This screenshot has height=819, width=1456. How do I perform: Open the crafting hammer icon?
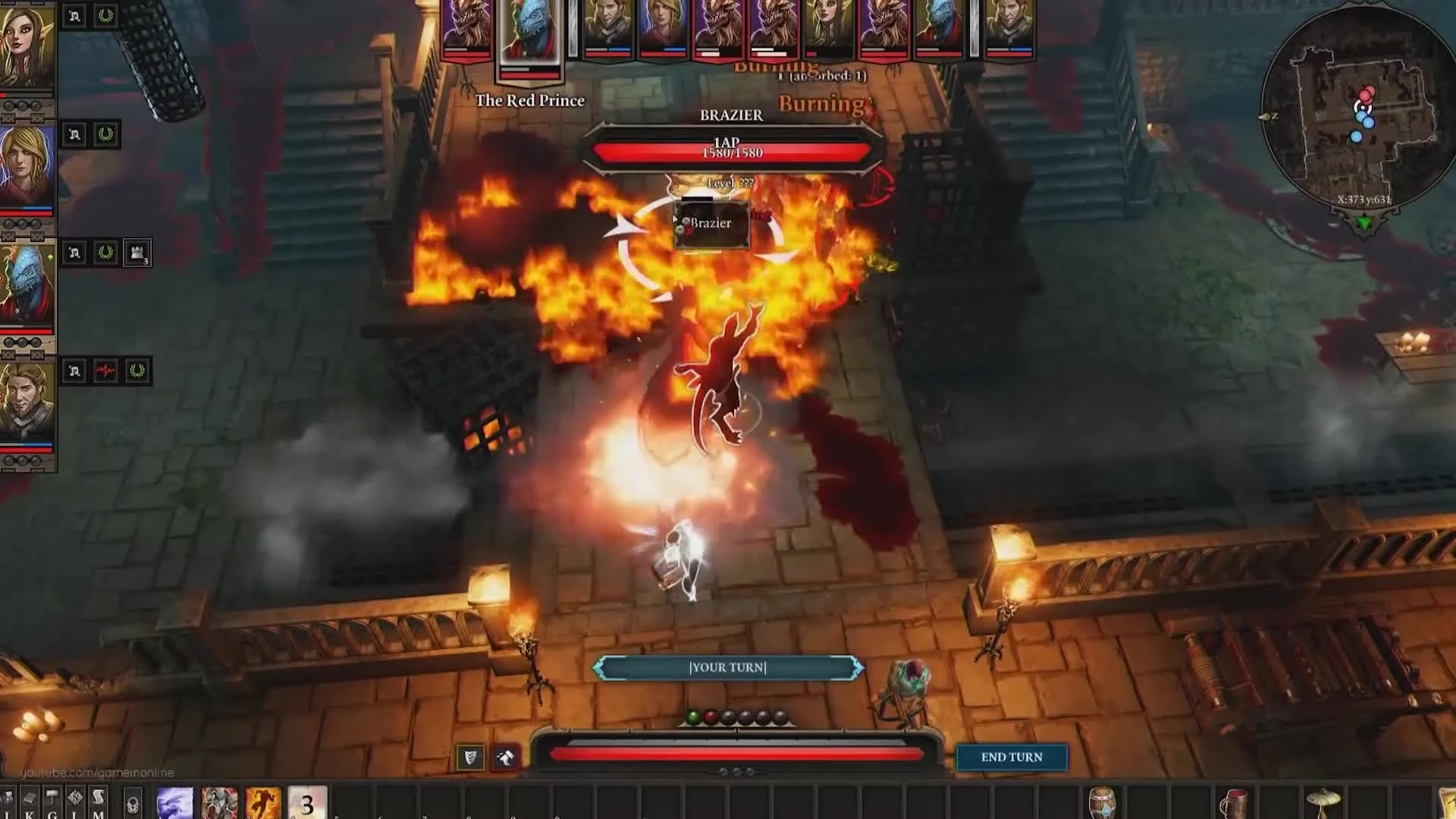[51, 800]
